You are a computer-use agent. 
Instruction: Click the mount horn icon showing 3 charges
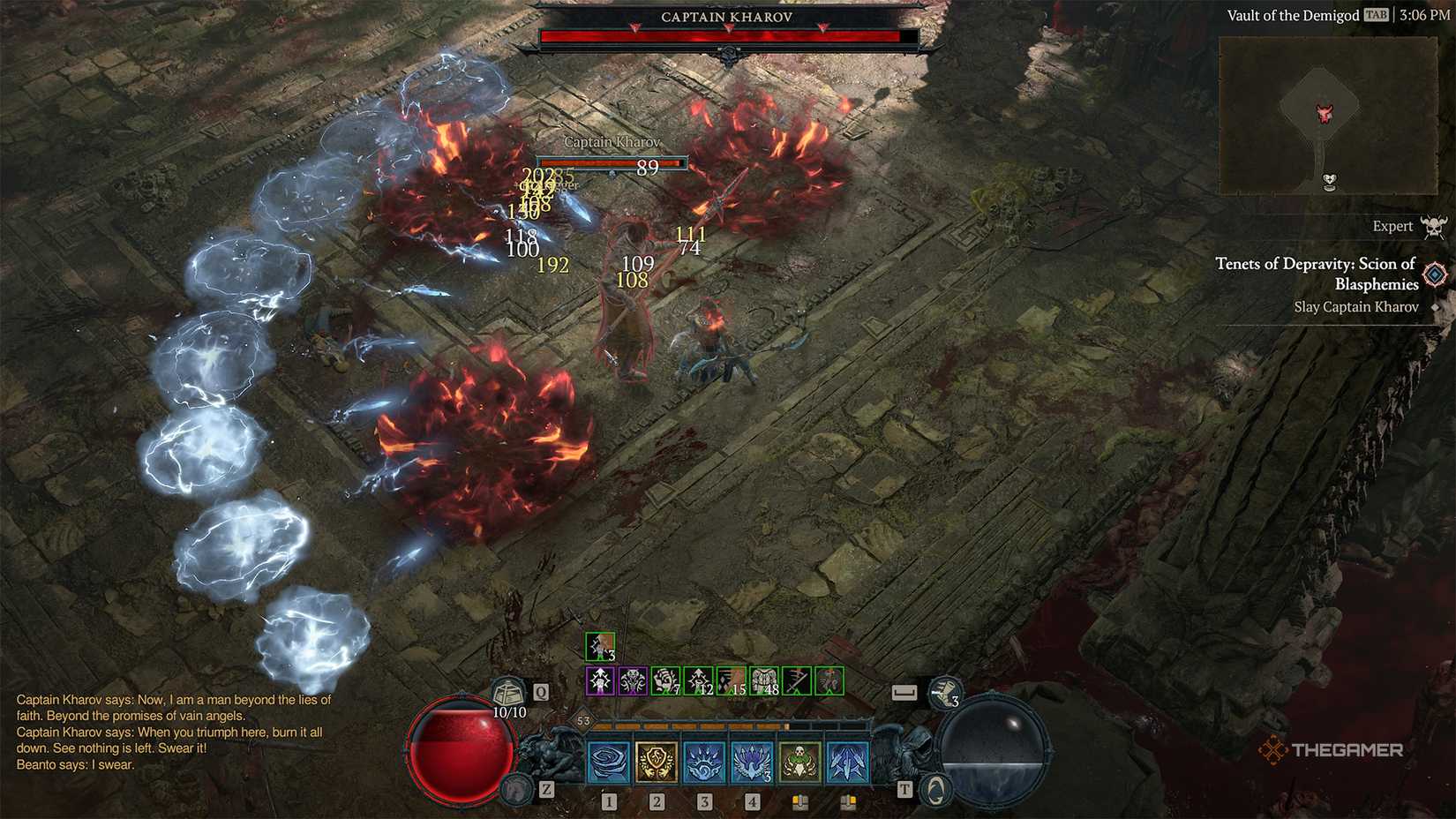[945, 692]
